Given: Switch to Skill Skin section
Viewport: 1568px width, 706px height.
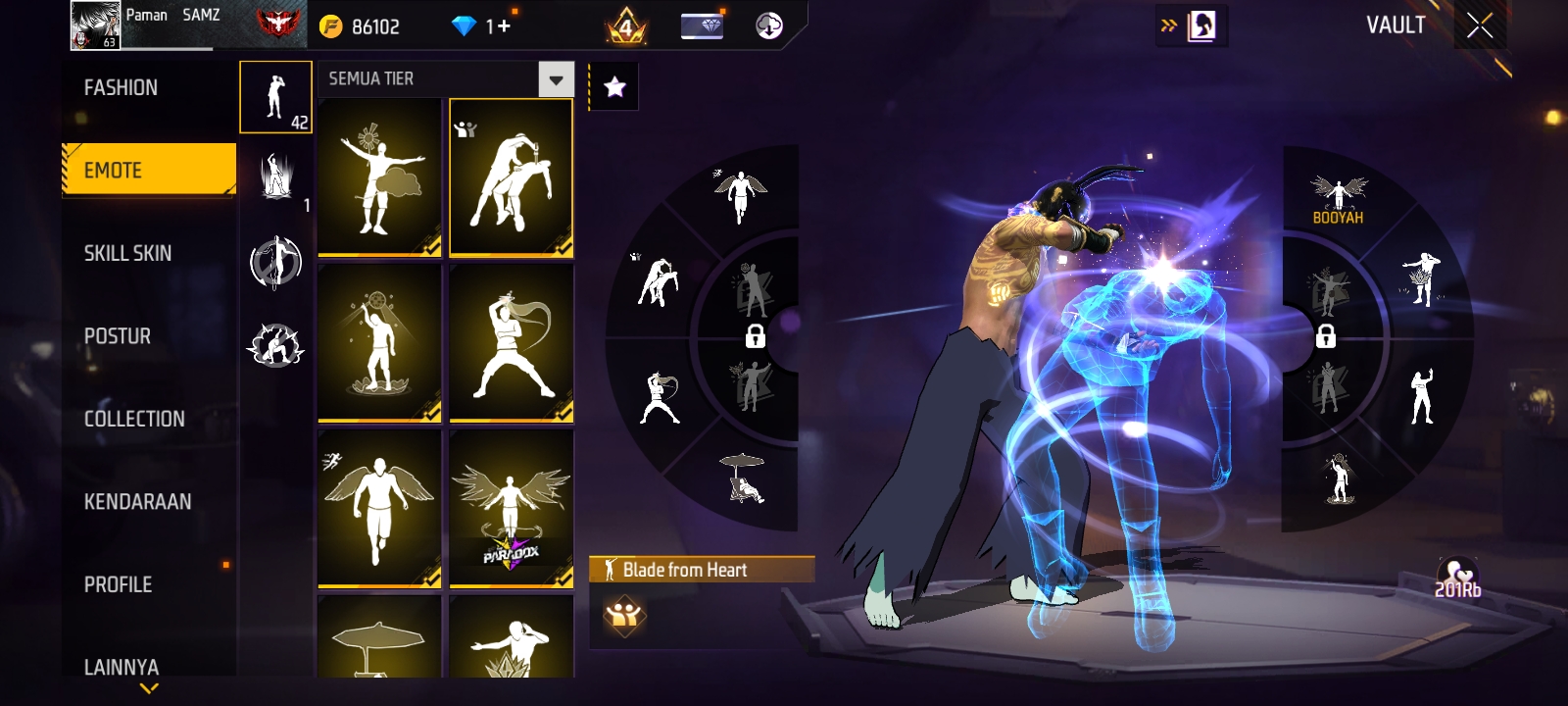Looking at the screenshot, I should click(x=127, y=253).
